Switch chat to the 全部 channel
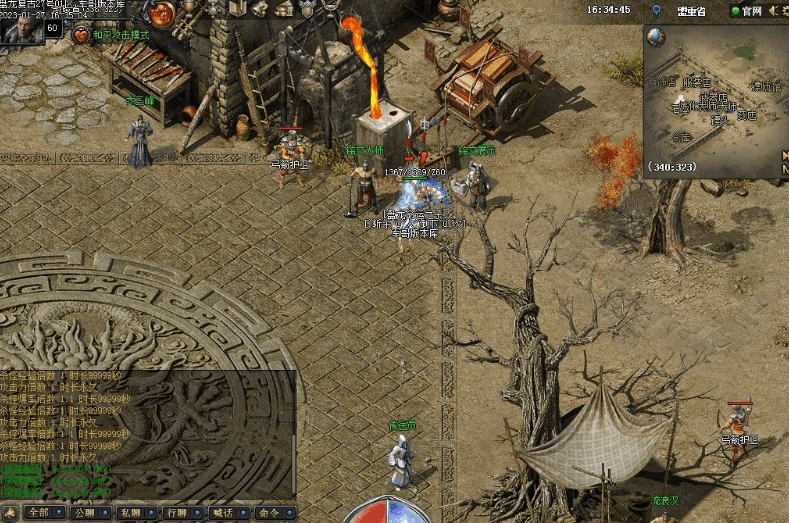Screen dimensions: 789x523 [x=38, y=512]
